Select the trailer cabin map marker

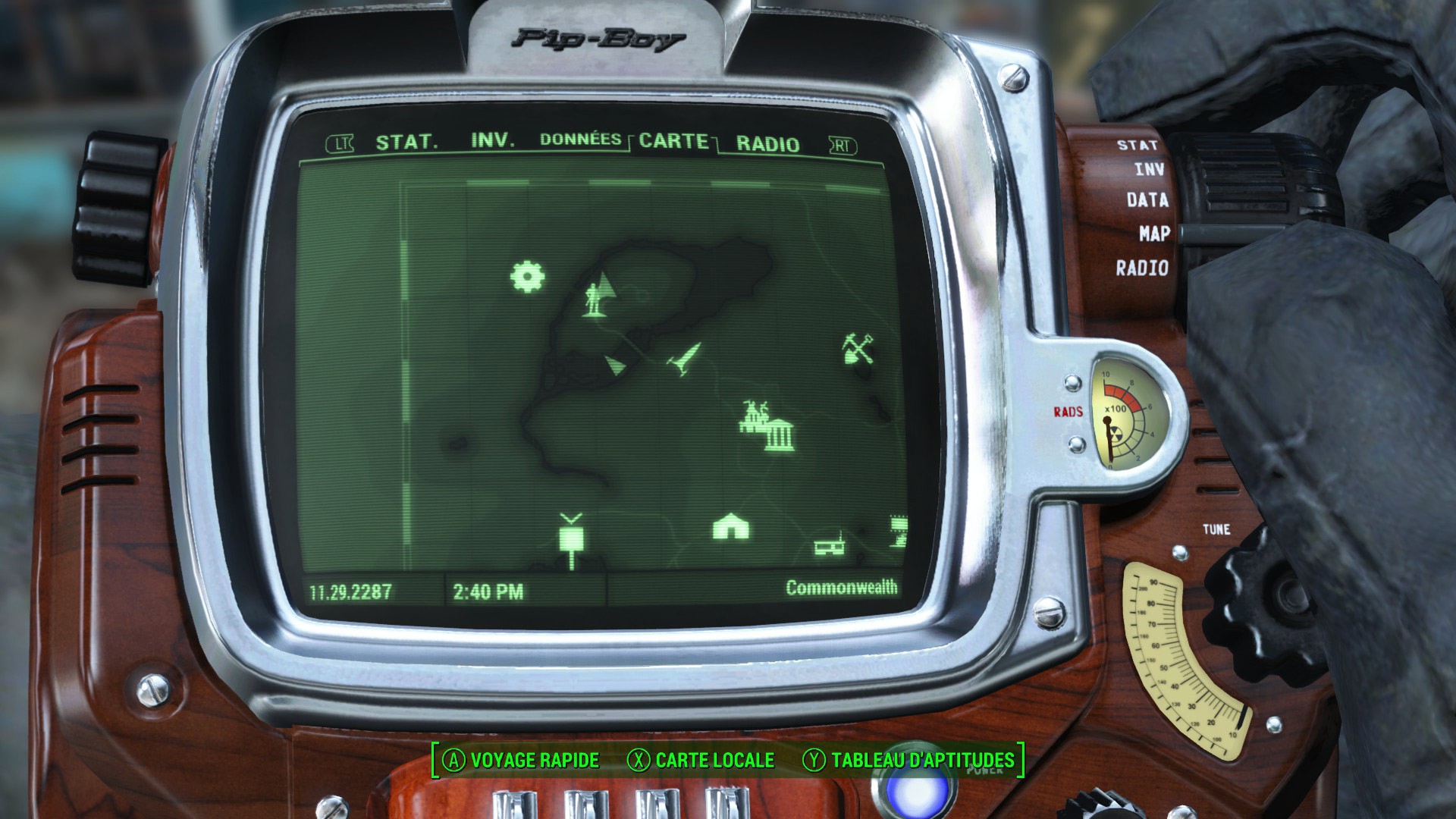pos(830,545)
